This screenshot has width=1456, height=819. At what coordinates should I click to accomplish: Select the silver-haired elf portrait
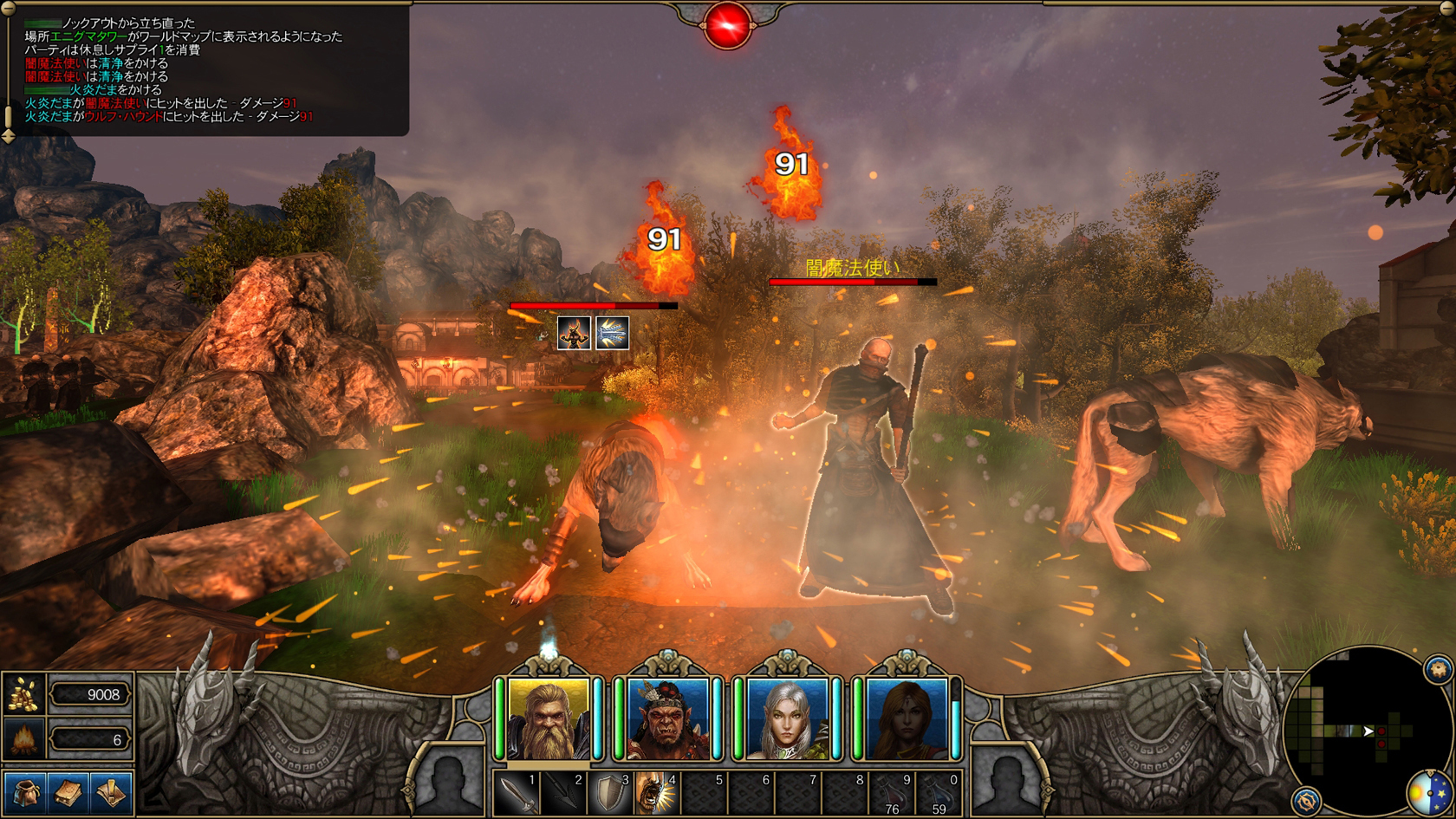click(x=787, y=718)
